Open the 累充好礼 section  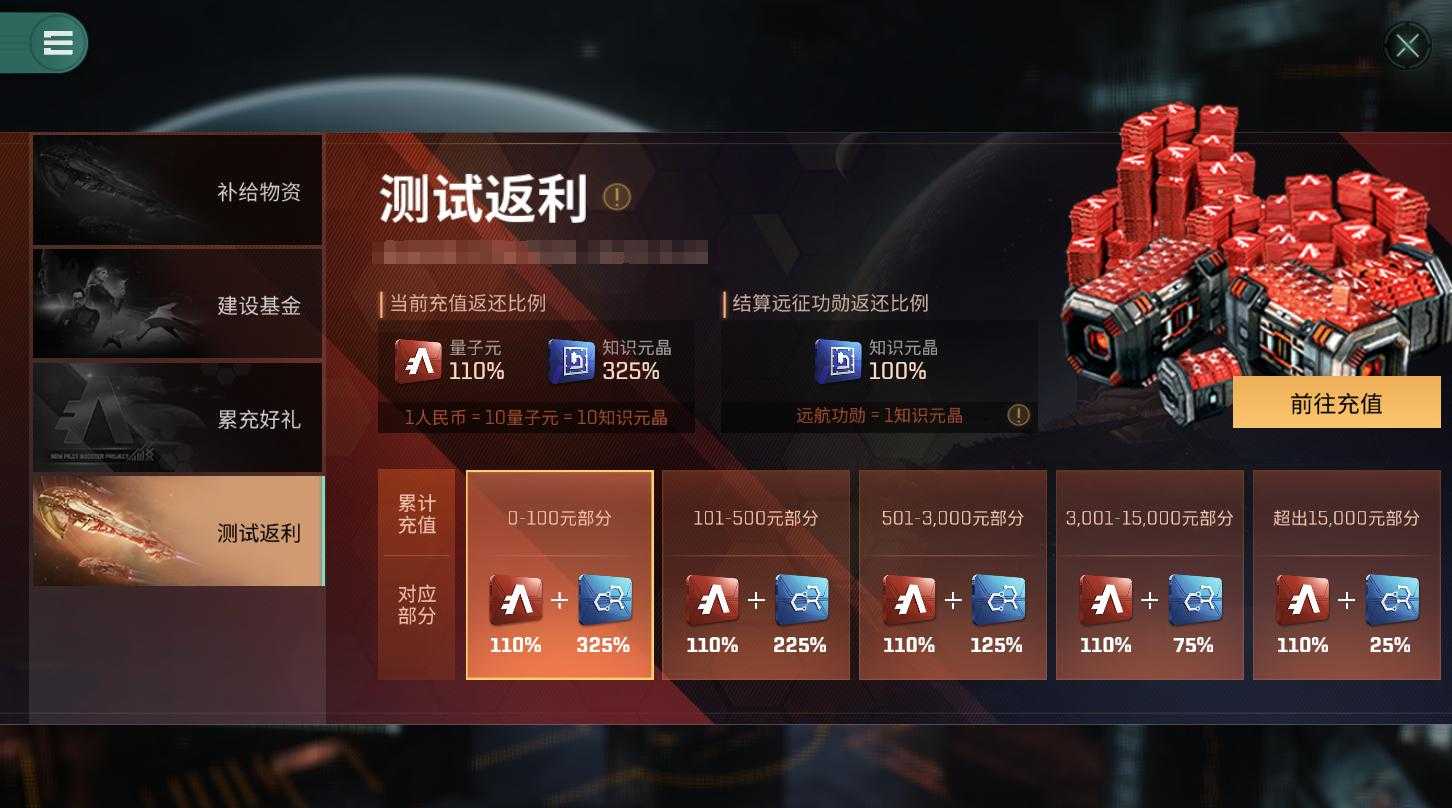(x=177, y=417)
